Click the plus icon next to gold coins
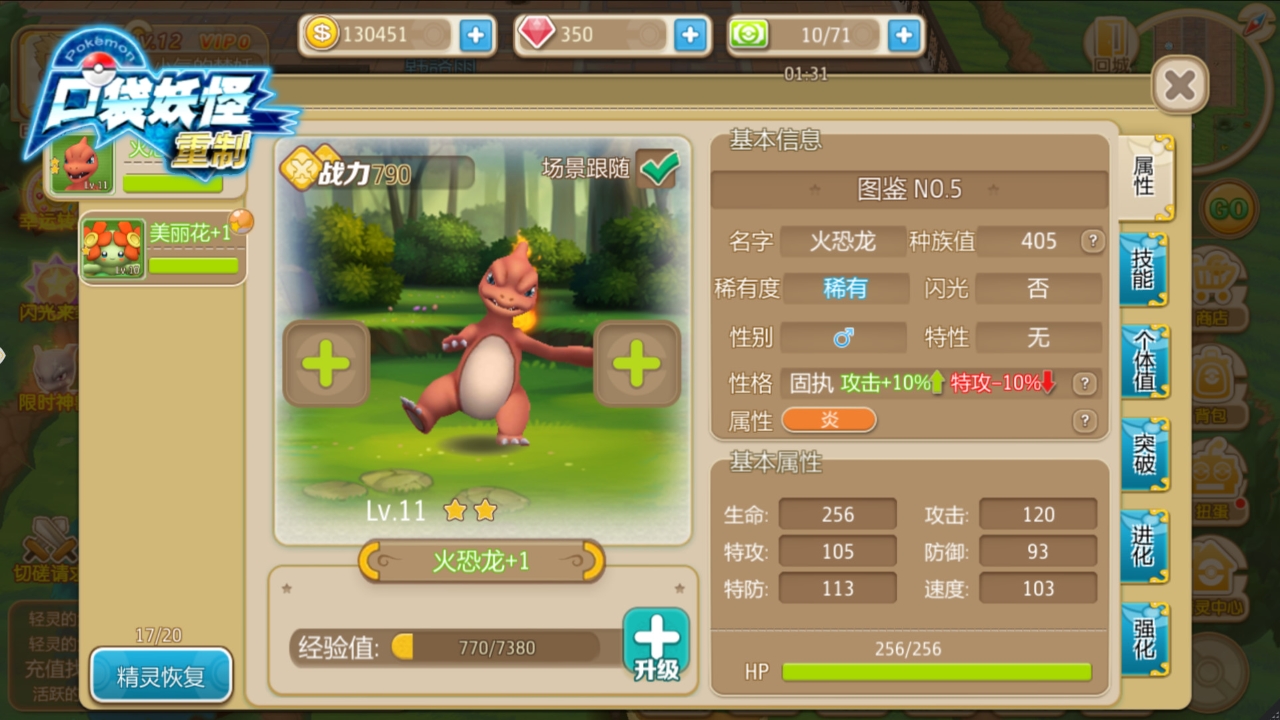The height and width of the screenshot is (720, 1280). pos(476,36)
